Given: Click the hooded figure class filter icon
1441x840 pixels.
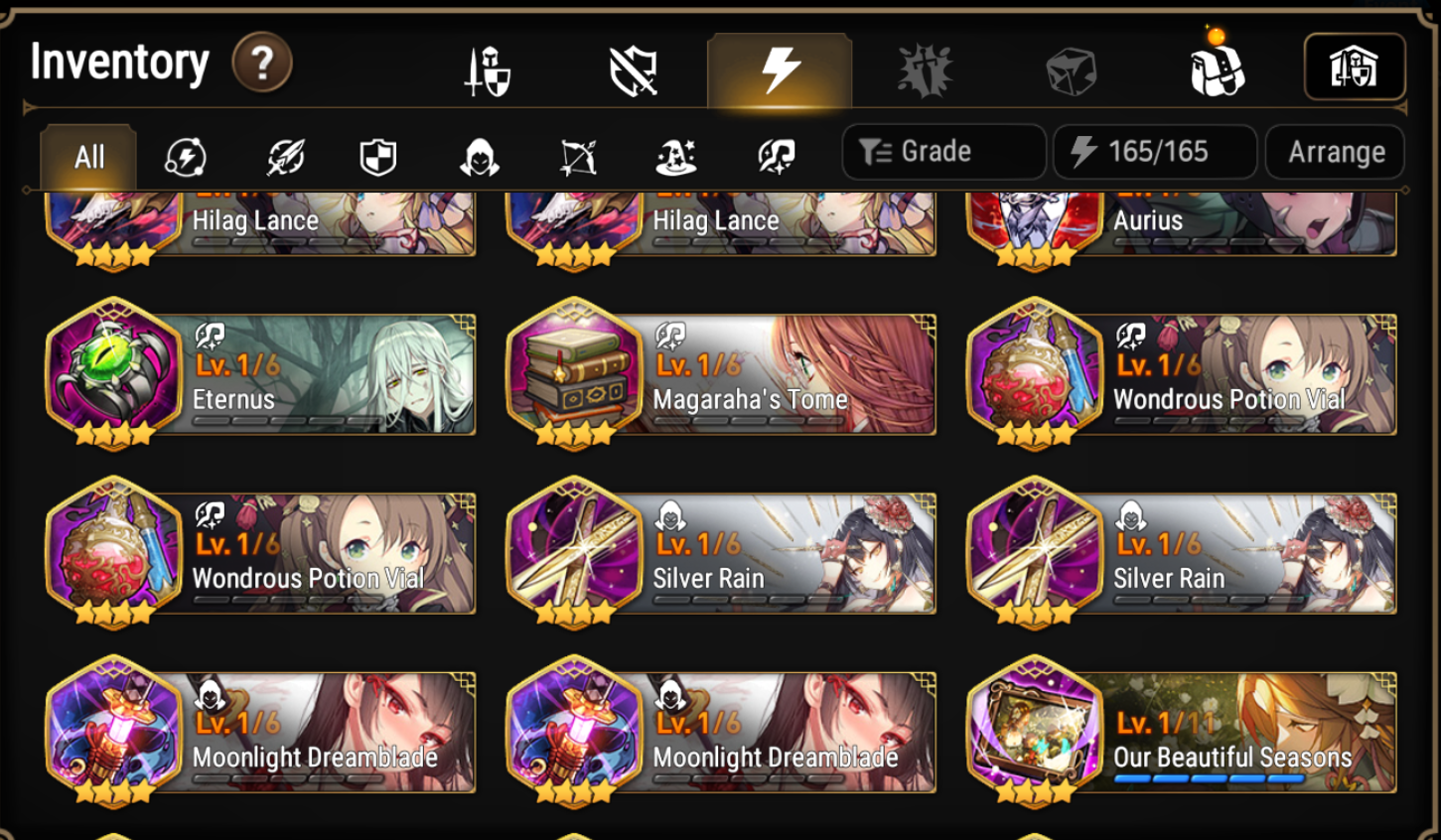Looking at the screenshot, I should 477,156.
